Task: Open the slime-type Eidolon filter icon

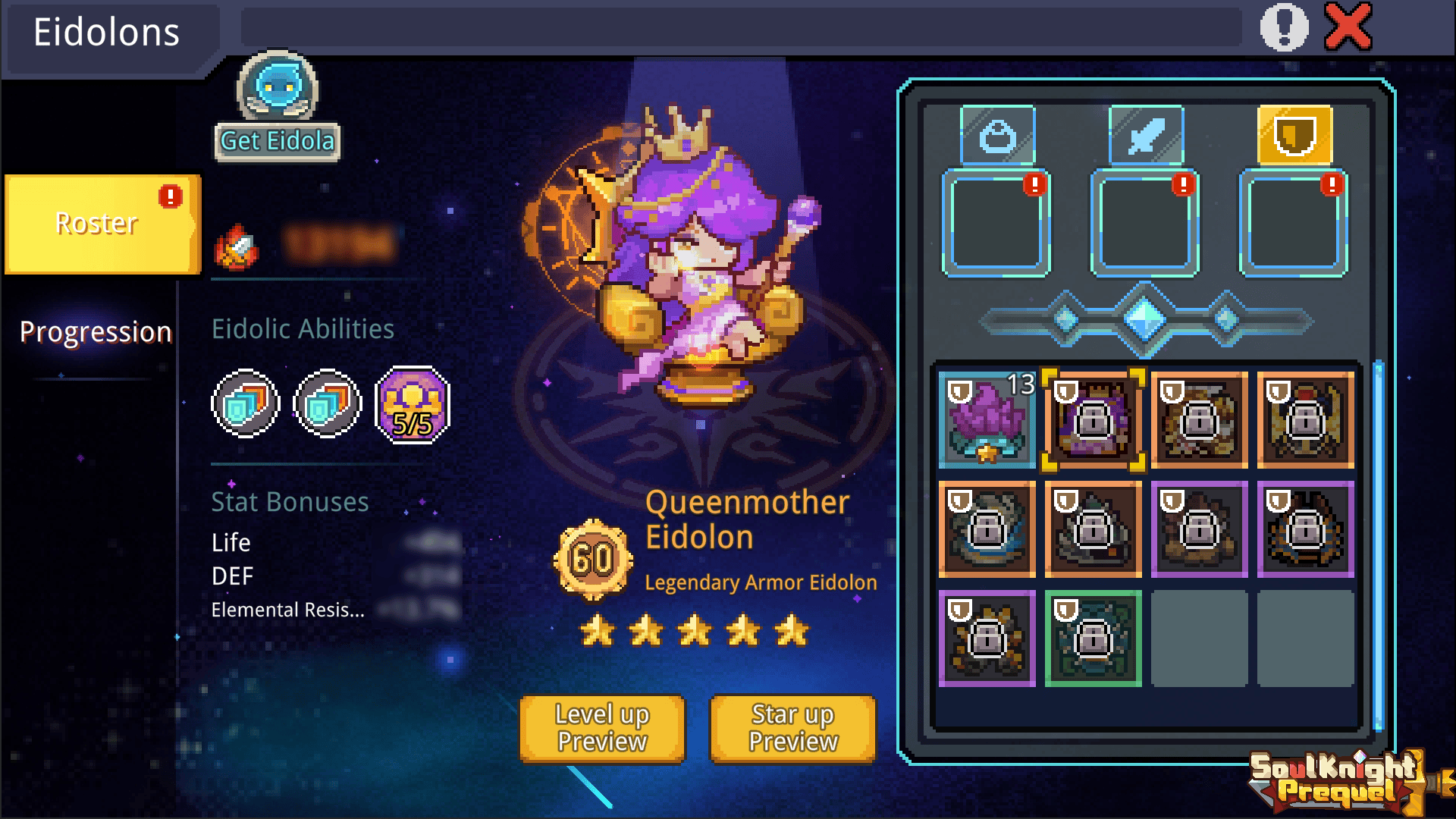Action: tap(999, 136)
